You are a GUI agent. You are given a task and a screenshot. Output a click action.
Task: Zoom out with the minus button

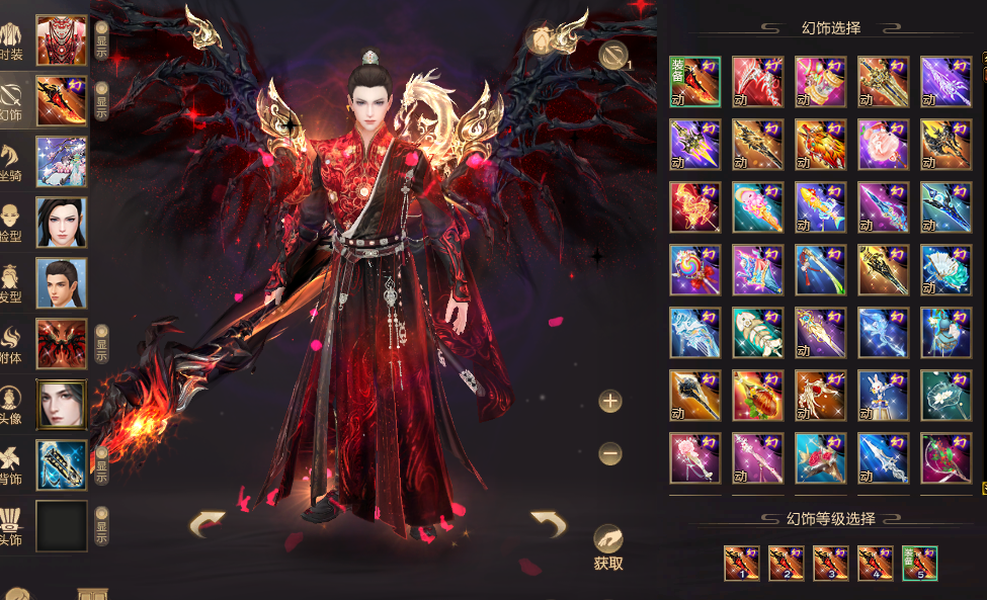pyautogui.click(x=610, y=454)
